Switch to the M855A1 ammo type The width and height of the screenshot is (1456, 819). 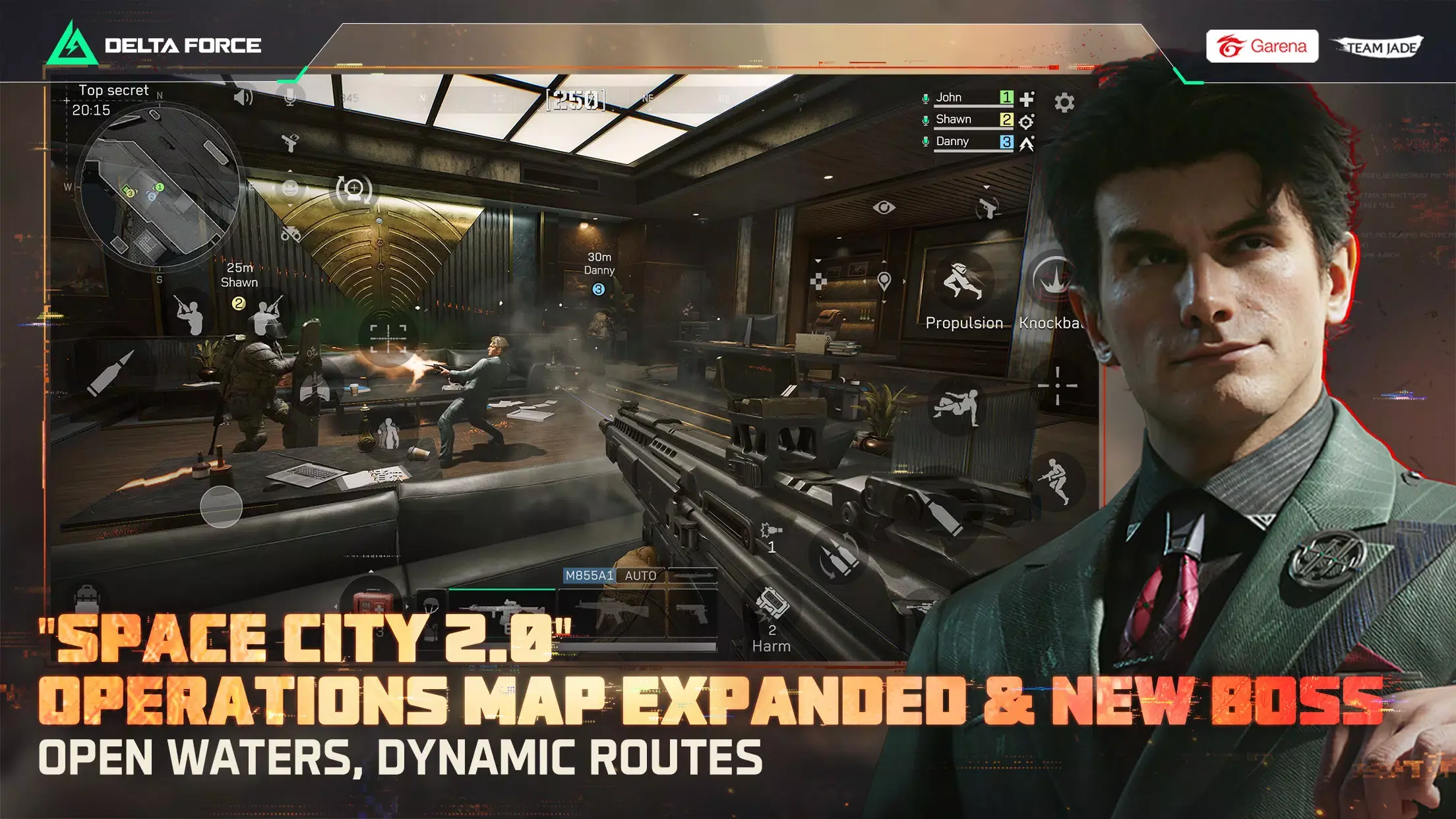(x=591, y=576)
